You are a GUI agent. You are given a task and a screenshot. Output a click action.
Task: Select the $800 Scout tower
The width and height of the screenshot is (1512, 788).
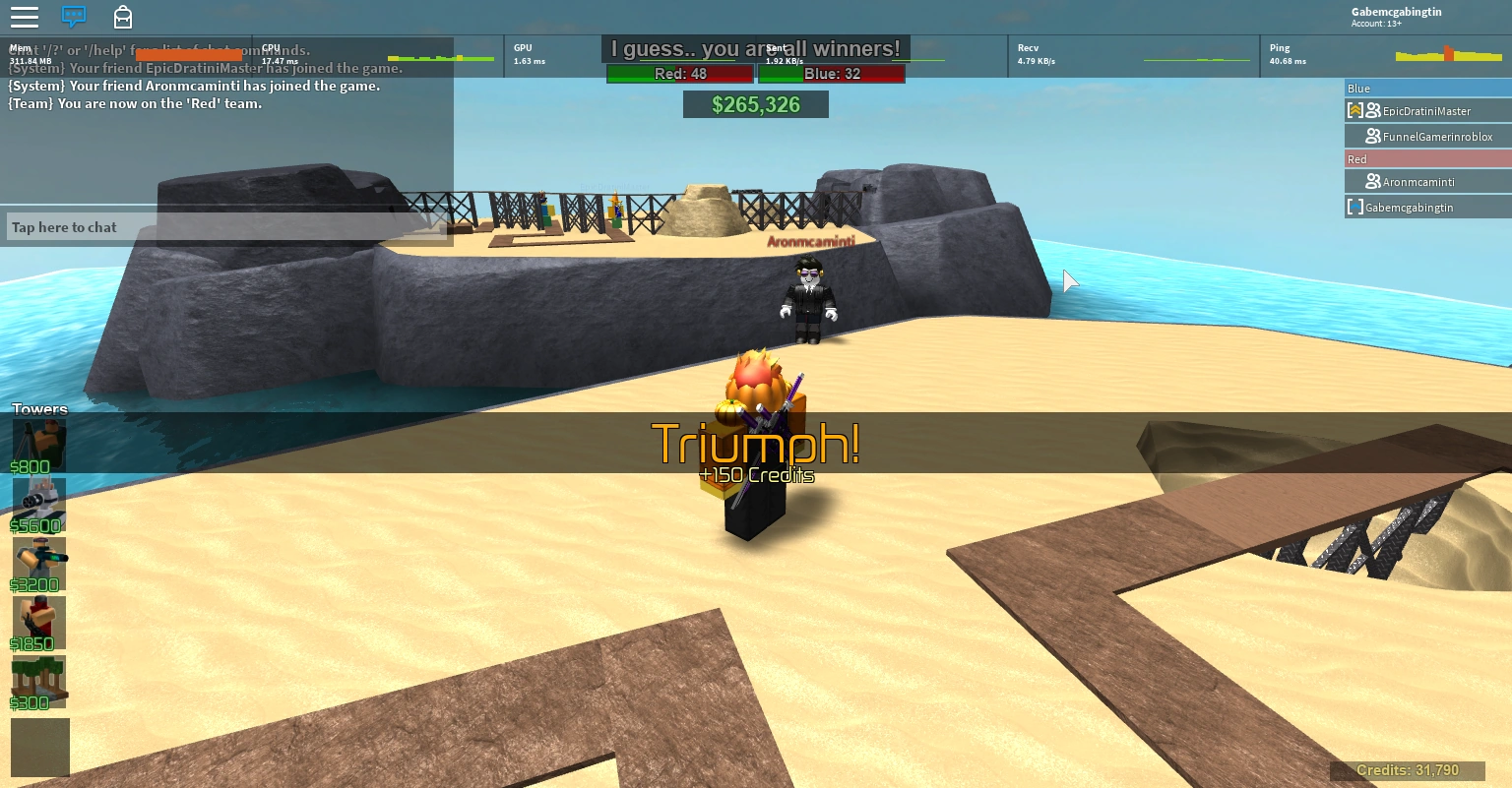39,443
